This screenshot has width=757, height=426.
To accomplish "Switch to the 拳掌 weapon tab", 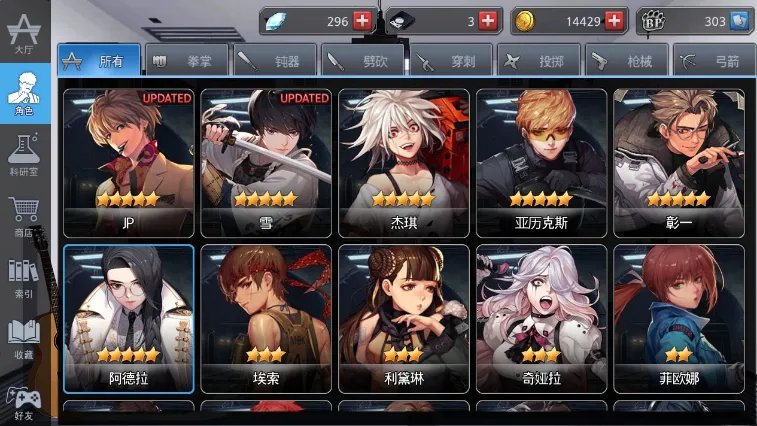I will tap(187, 61).
